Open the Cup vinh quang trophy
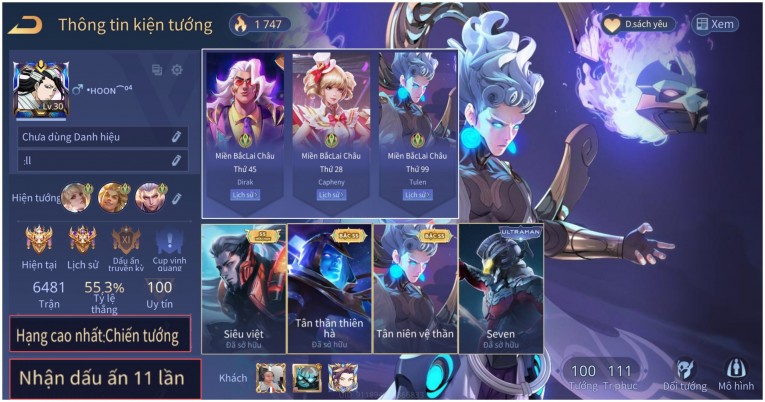The height and width of the screenshot is (402, 765). pyautogui.click(x=168, y=245)
